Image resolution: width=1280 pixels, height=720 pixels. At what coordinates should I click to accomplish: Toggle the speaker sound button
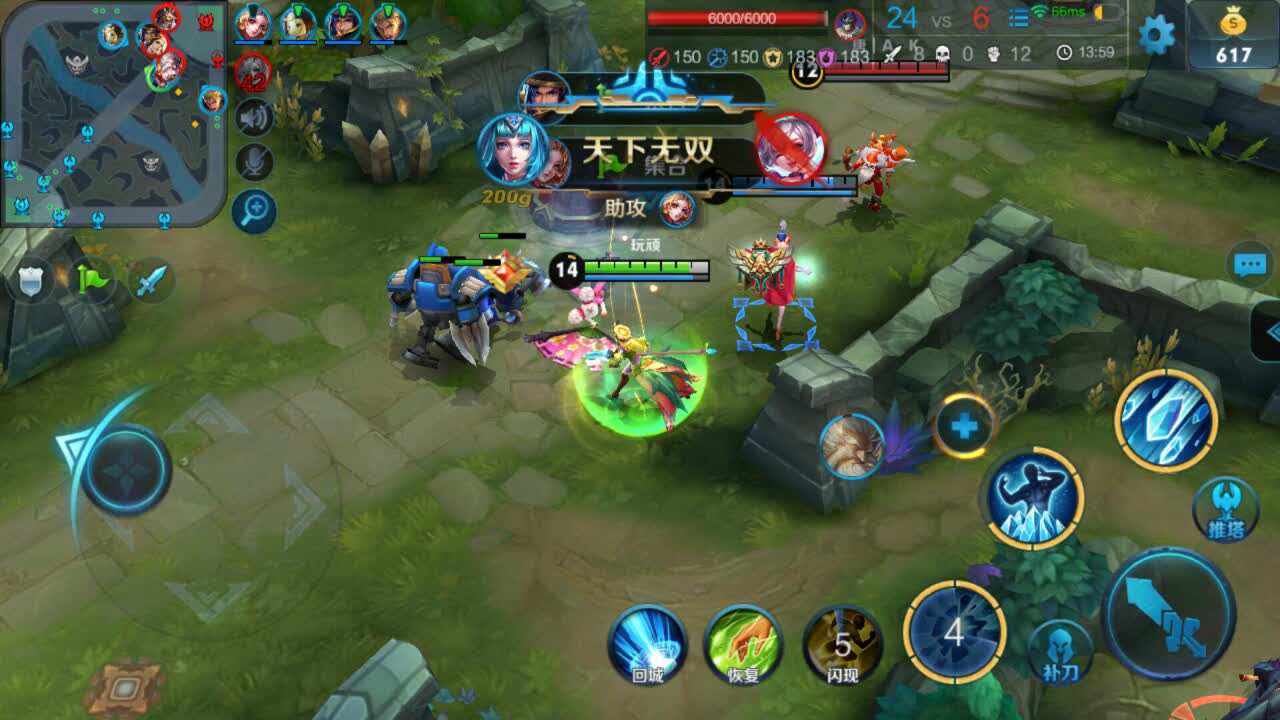click(254, 118)
